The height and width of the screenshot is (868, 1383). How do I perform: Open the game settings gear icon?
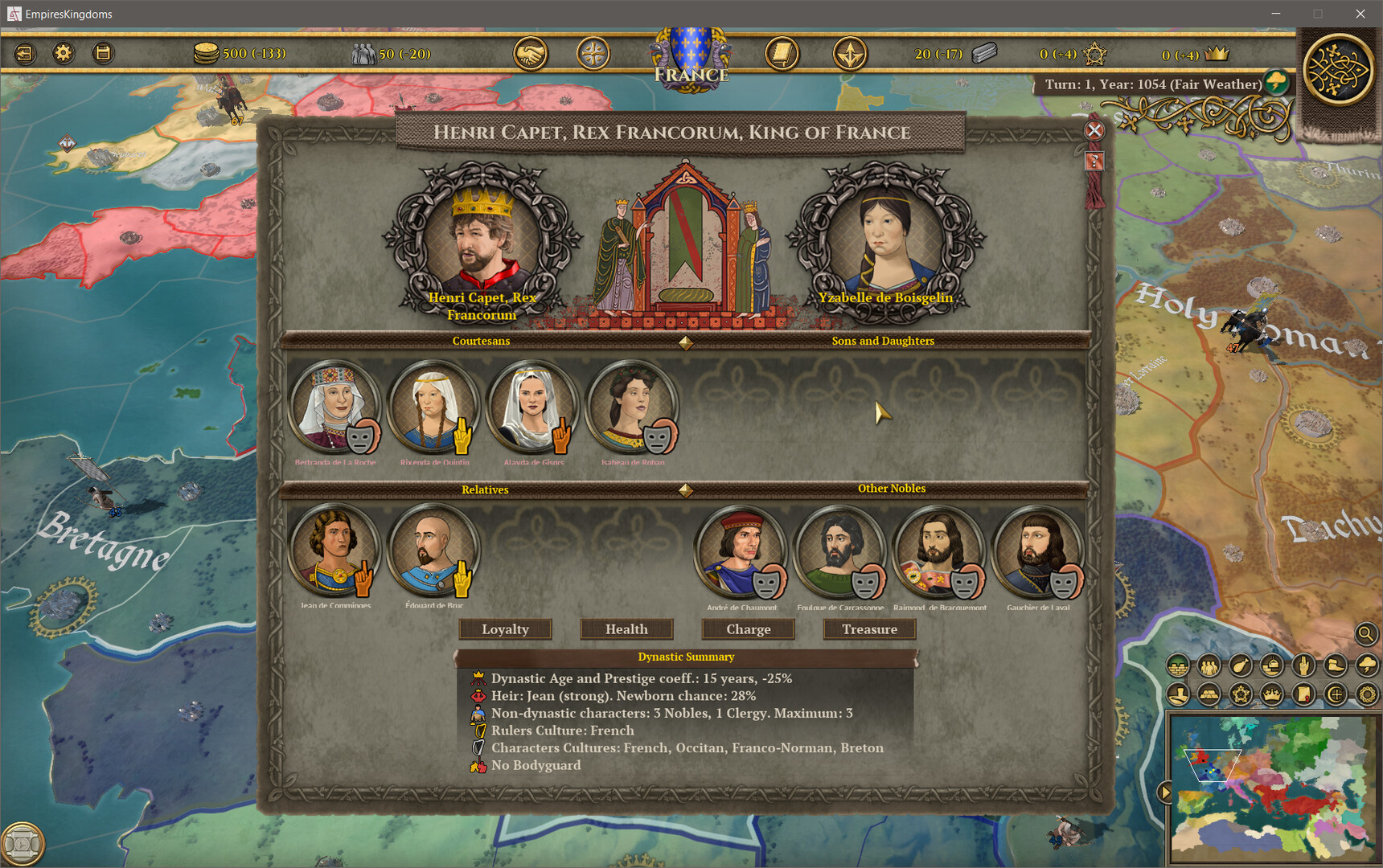point(64,53)
